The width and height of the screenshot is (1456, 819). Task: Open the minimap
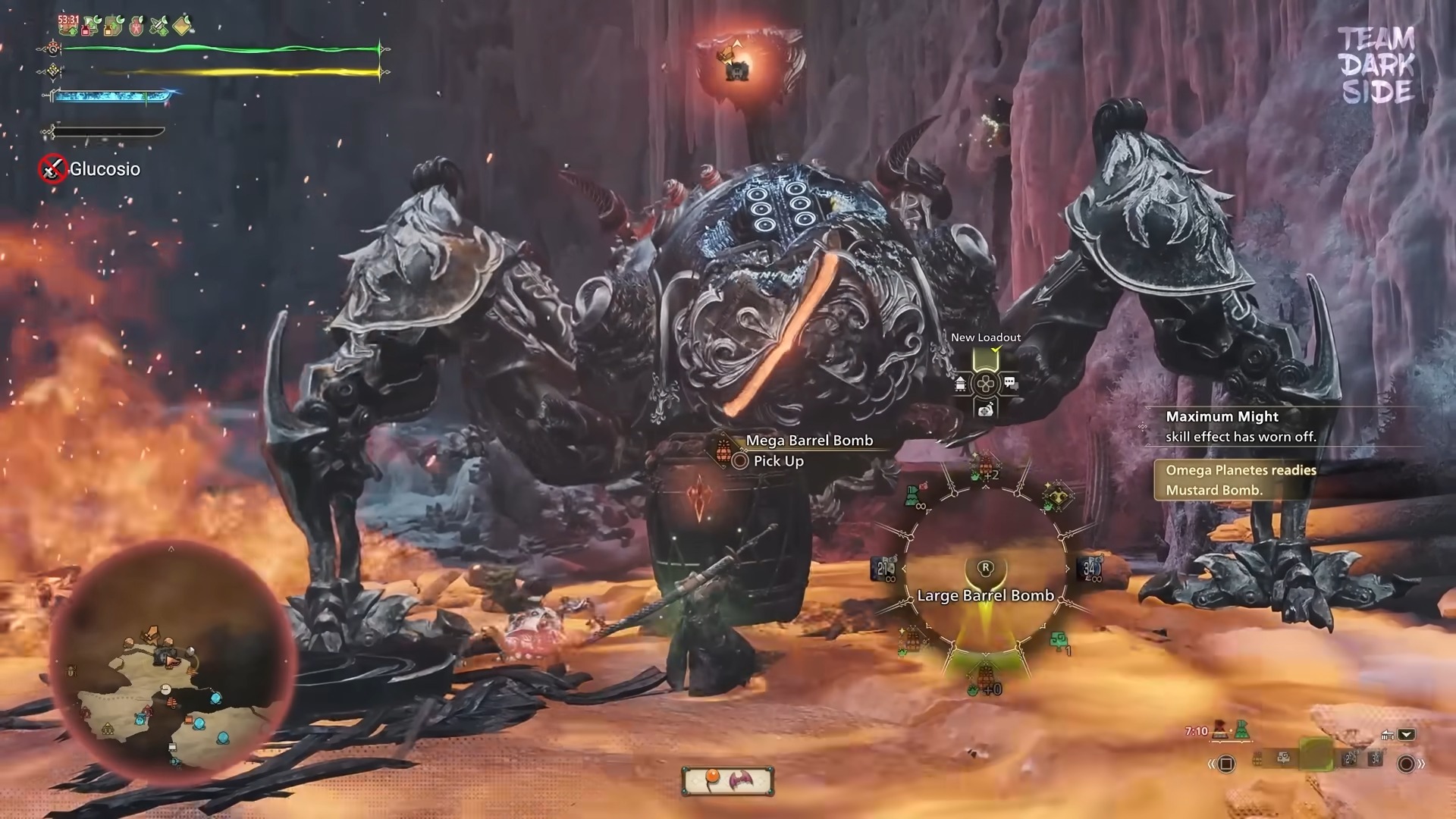[x=171, y=664]
